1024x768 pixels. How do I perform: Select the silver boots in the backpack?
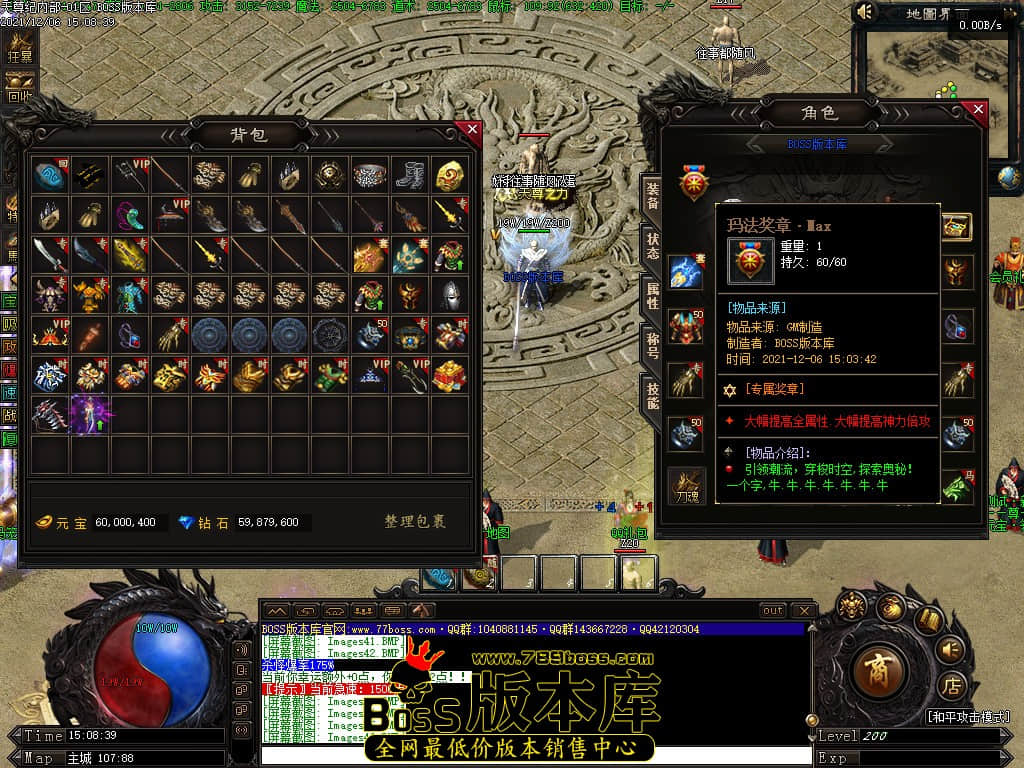coord(410,176)
